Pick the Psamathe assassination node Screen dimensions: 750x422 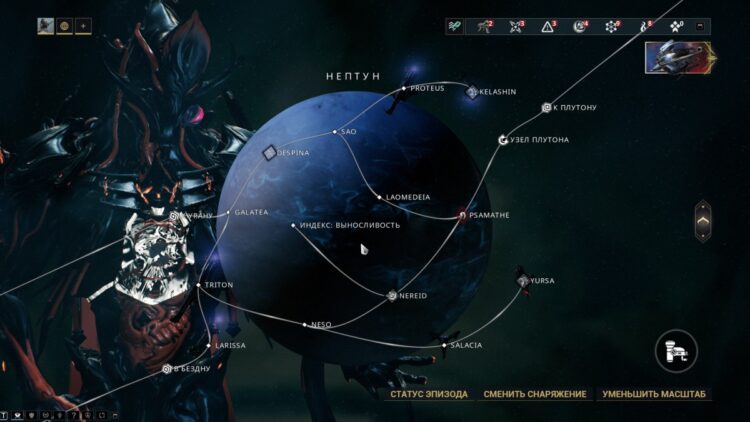click(462, 214)
